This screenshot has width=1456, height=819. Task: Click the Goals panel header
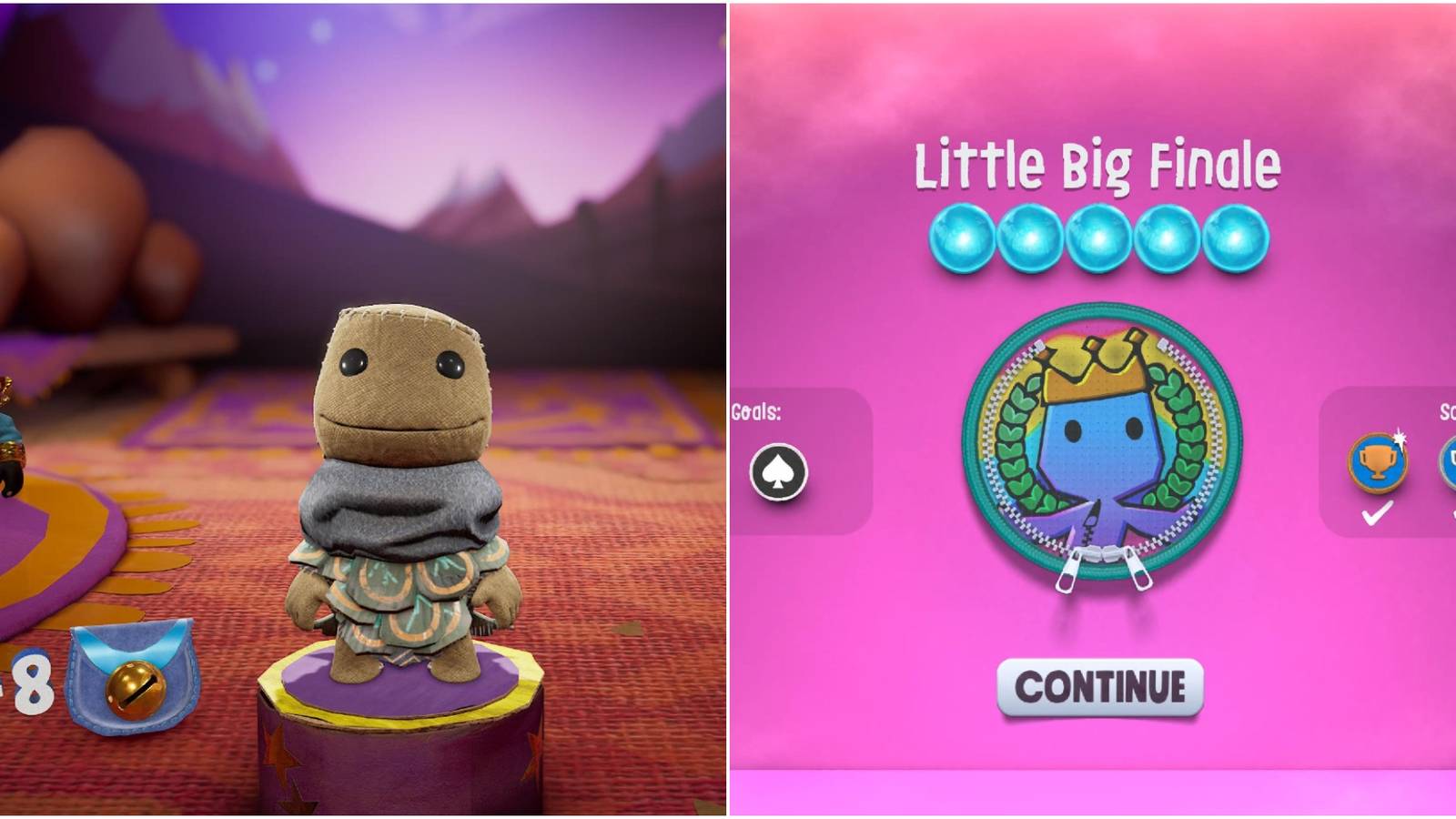[757, 412]
